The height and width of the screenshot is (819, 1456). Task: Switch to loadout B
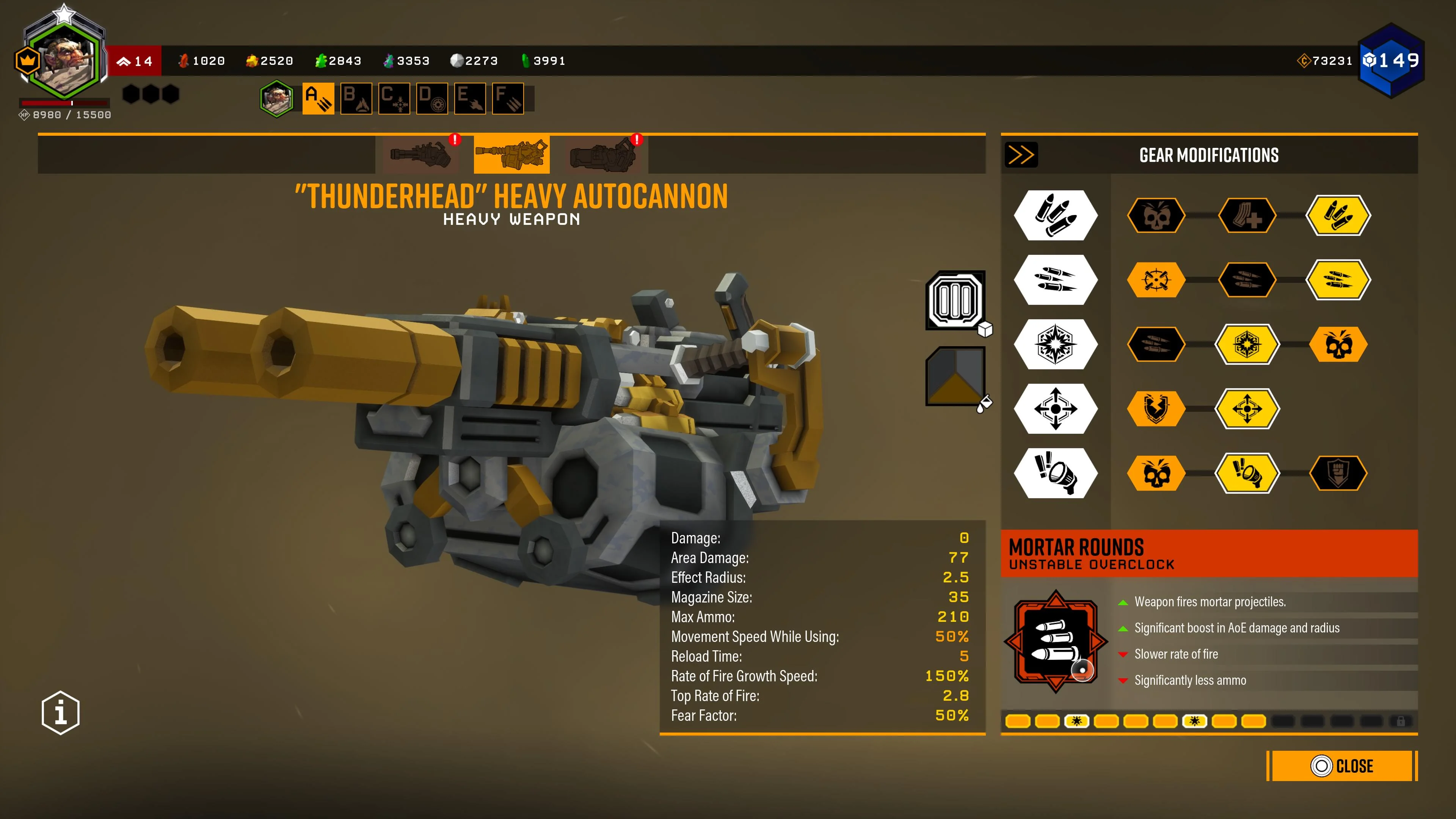[x=356, y=98]
